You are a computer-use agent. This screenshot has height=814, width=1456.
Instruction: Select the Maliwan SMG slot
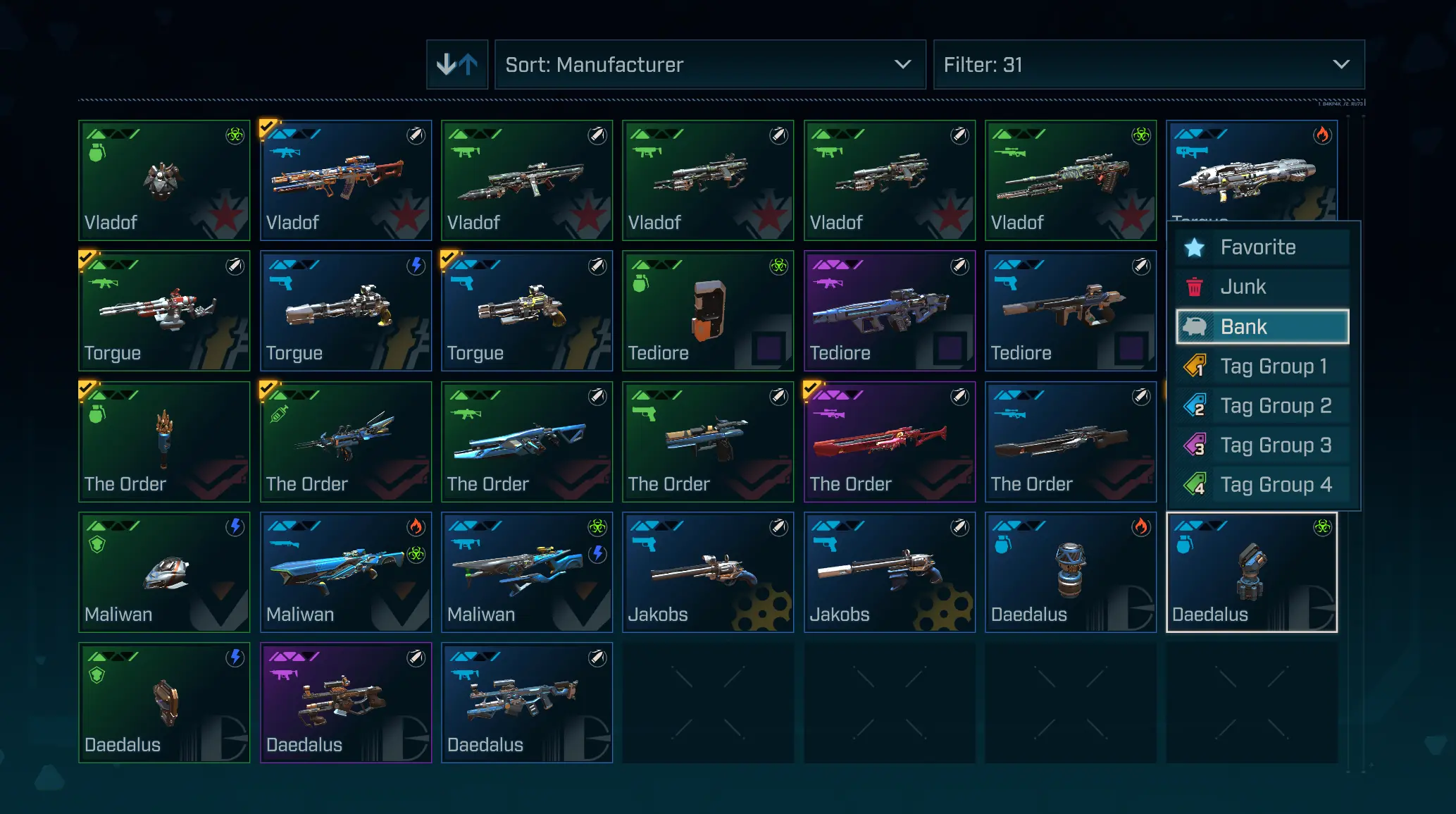pos(527,572)
